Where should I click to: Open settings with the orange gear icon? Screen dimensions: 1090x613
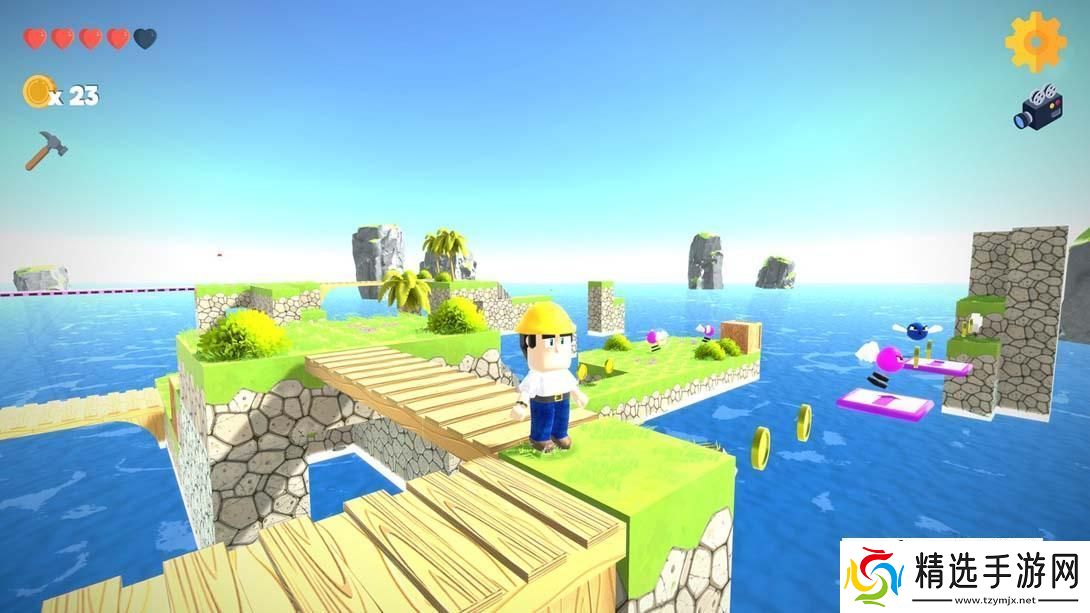tap(1036, 41)
